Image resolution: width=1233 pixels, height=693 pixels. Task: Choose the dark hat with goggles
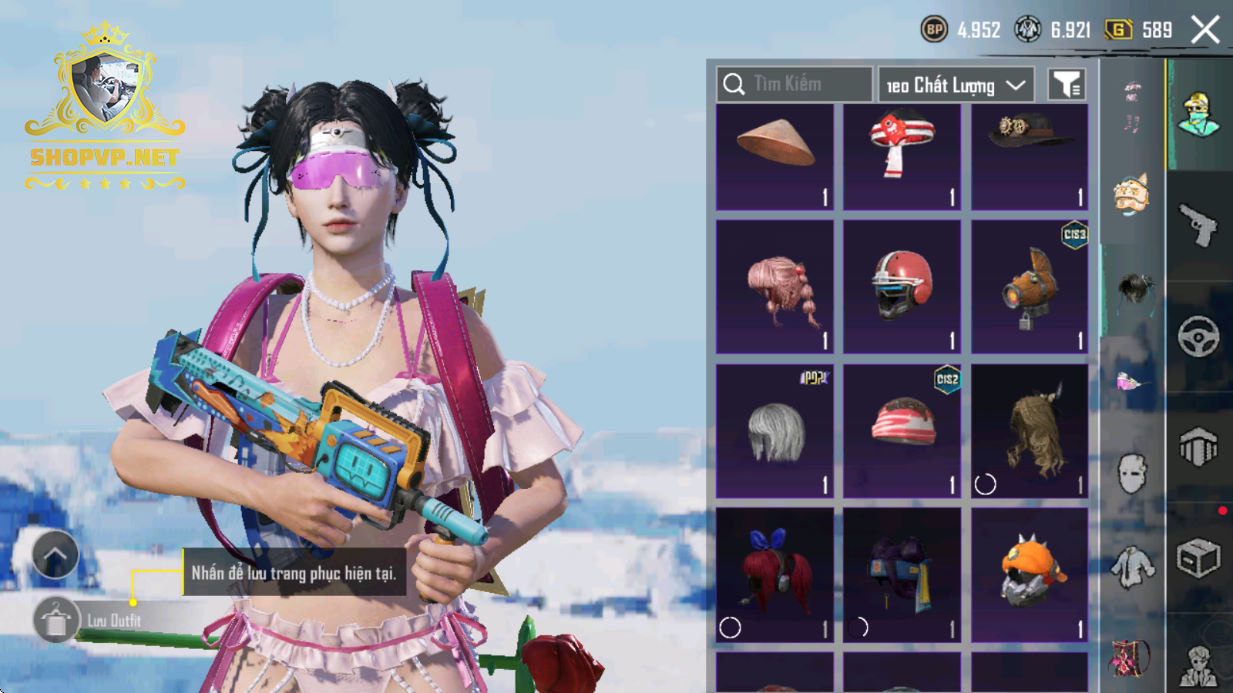tap(1029, 157)
